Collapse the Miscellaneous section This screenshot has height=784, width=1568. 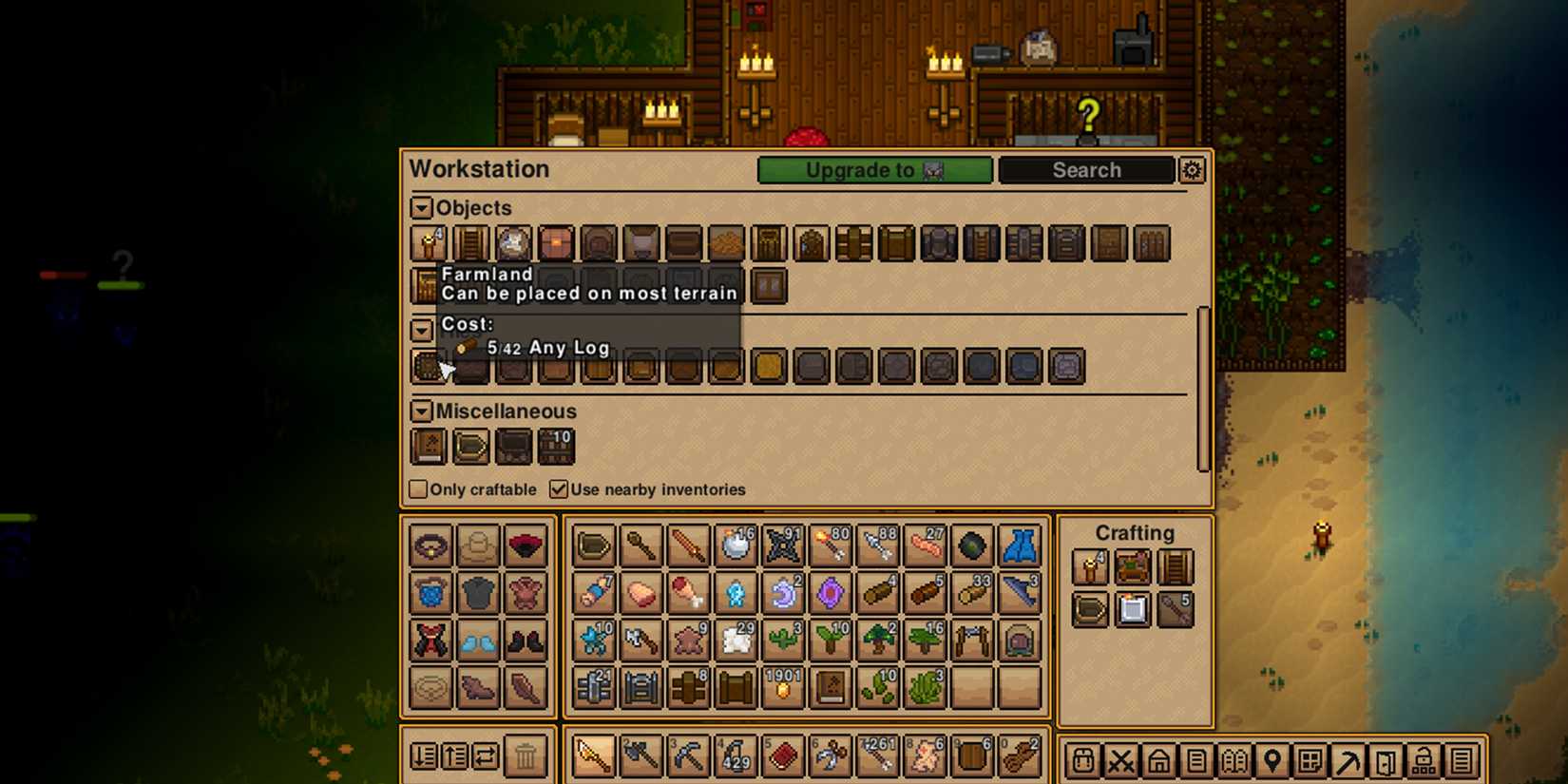click(421, 411)
